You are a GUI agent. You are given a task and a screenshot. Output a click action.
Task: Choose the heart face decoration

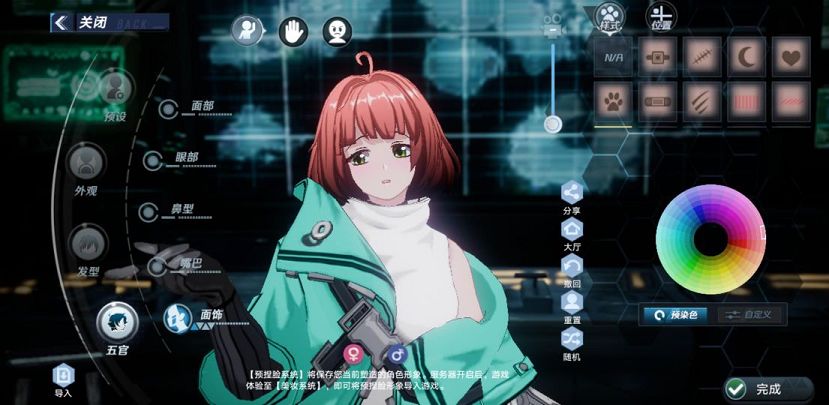coord(791,57)
